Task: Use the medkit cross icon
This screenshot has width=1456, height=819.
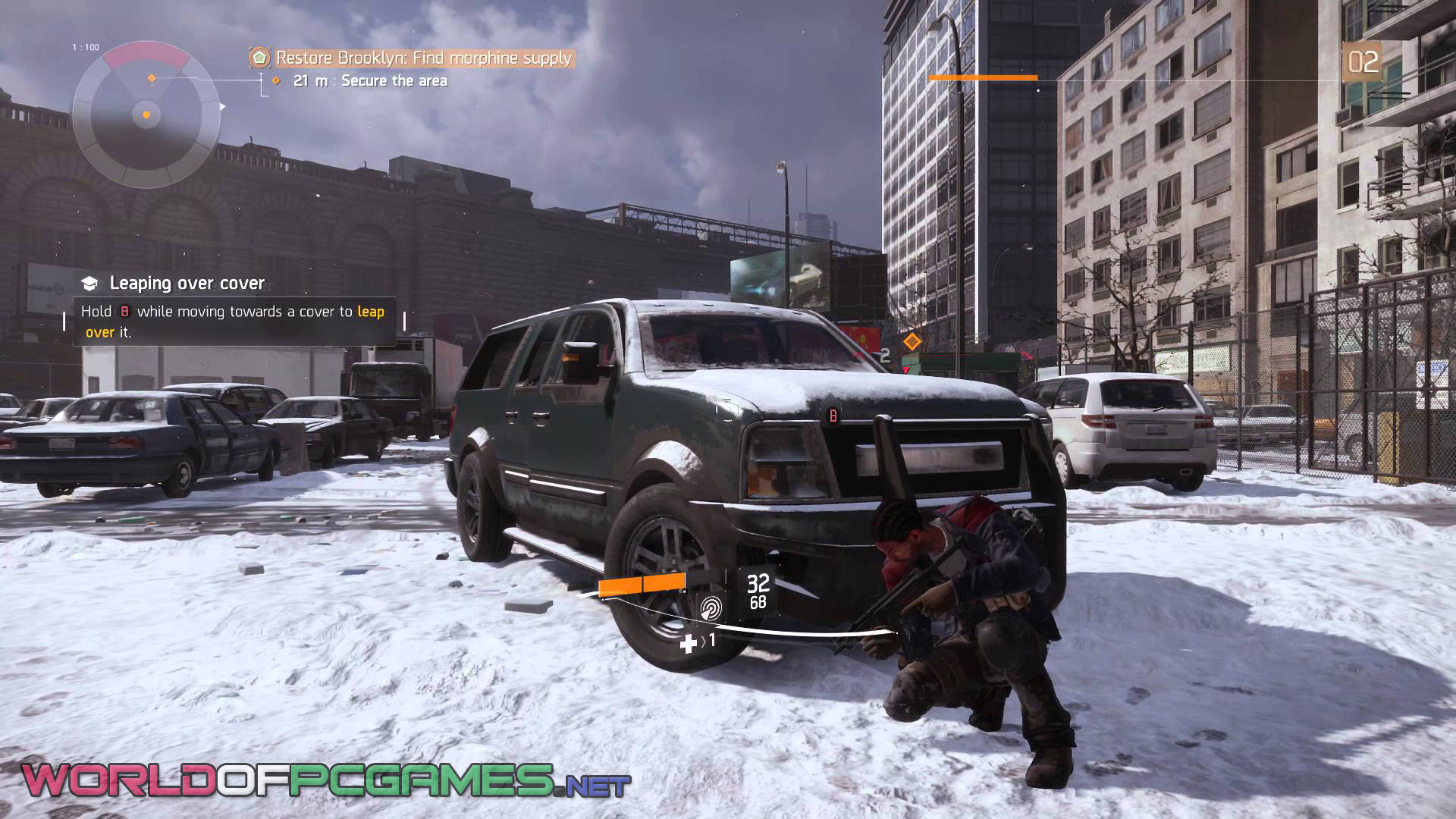Action: (688, 644)
